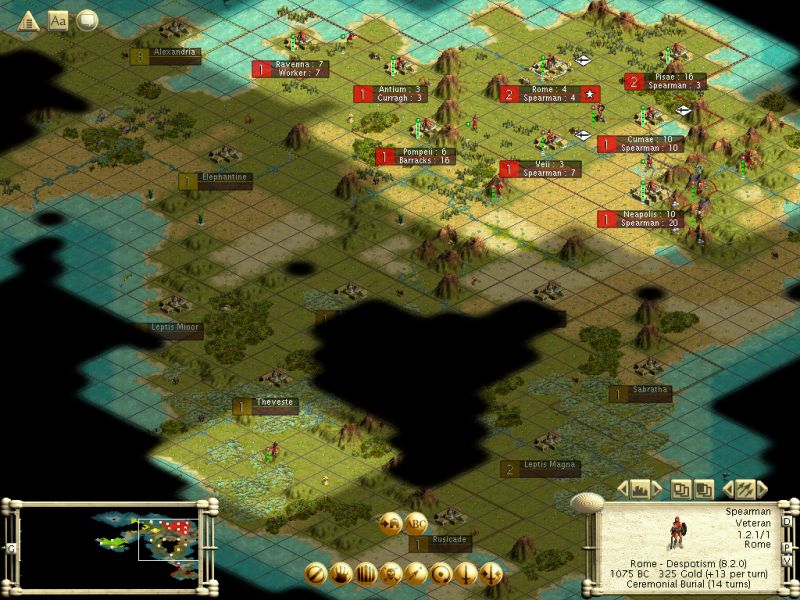Click the D button on the info box
The image size is (800, 600).
[x=787, y=521]
